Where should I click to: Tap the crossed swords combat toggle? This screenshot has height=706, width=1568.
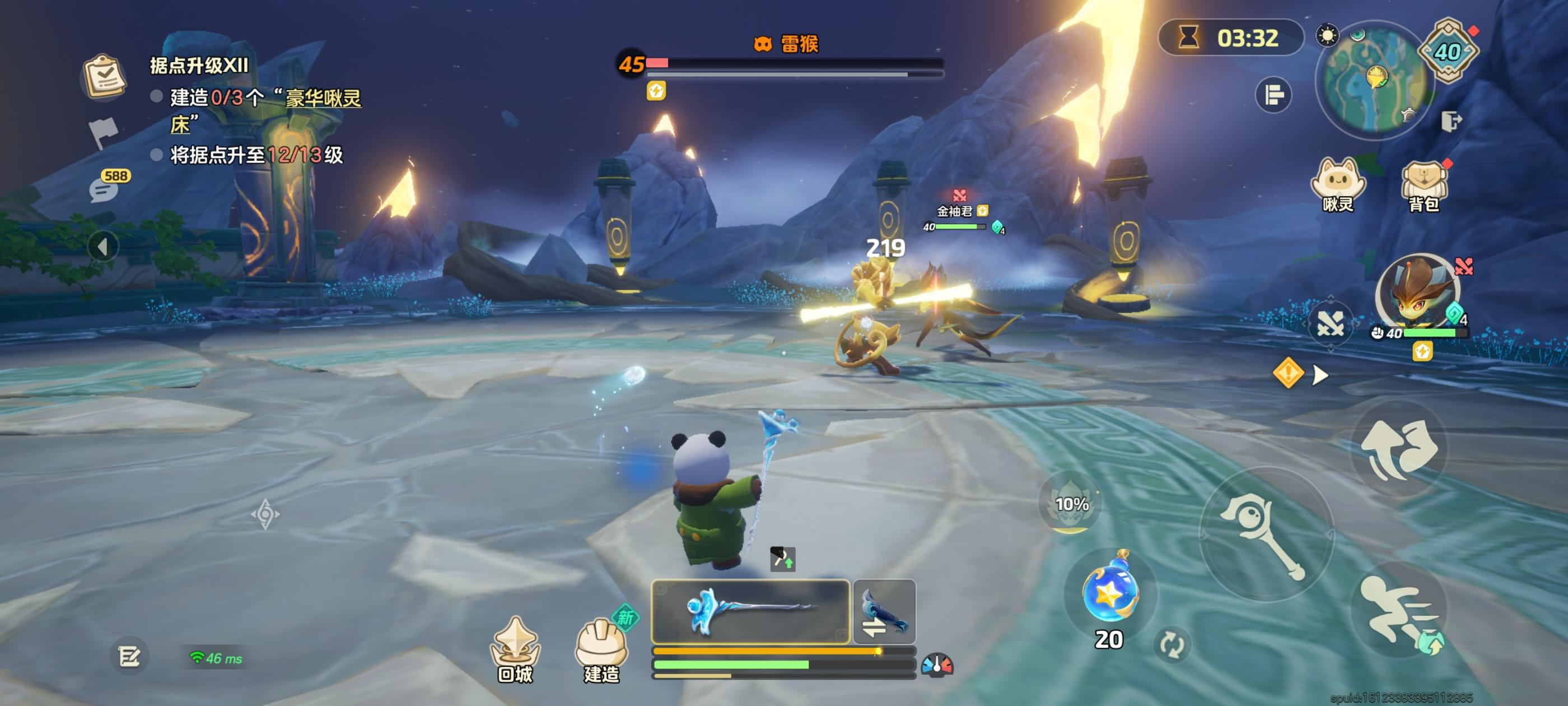point(1330,323)
